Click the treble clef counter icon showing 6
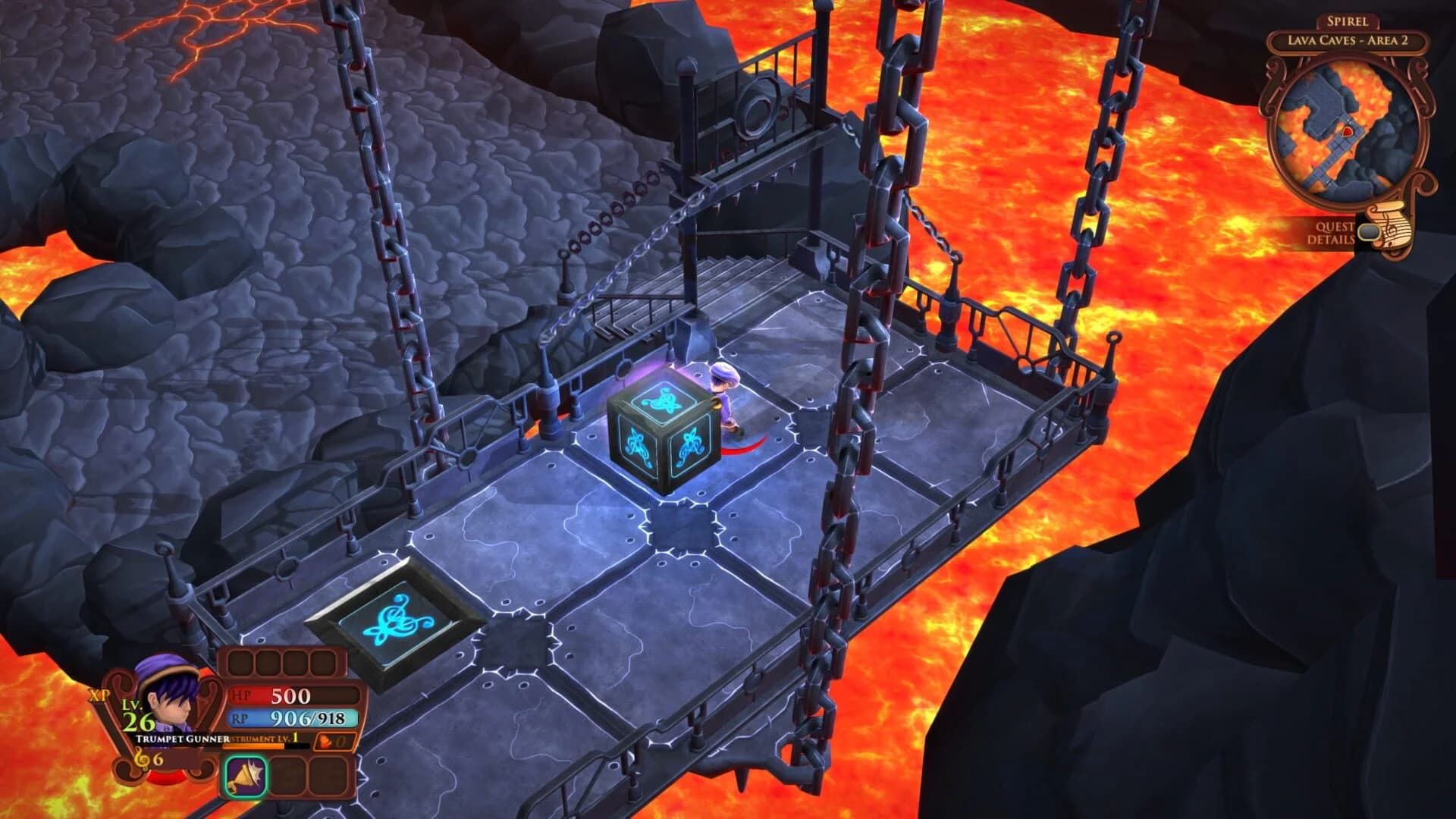 [x=149, y=759]
